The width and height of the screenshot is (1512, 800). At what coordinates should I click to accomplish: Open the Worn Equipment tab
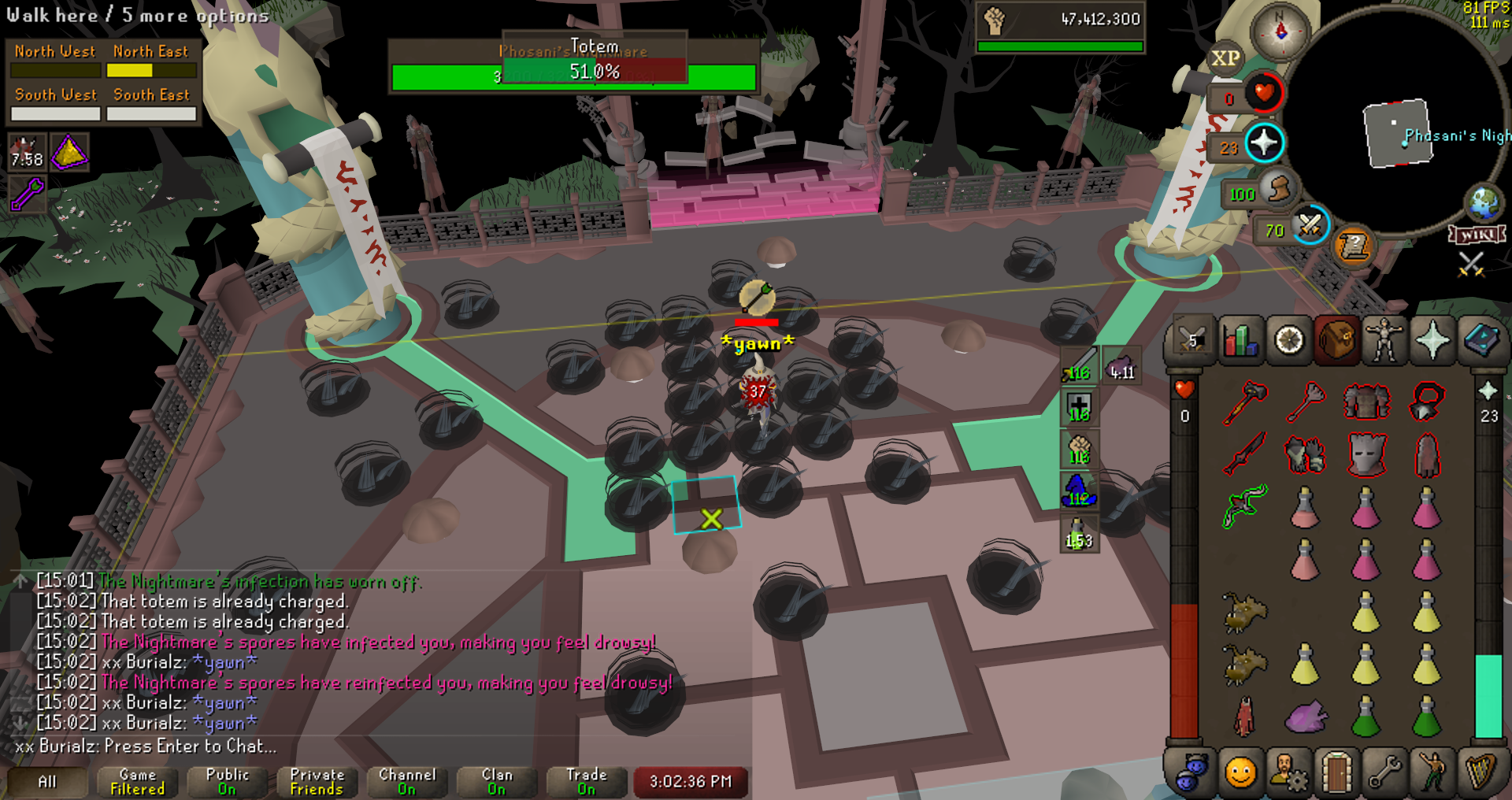(x=1384, y=341)
